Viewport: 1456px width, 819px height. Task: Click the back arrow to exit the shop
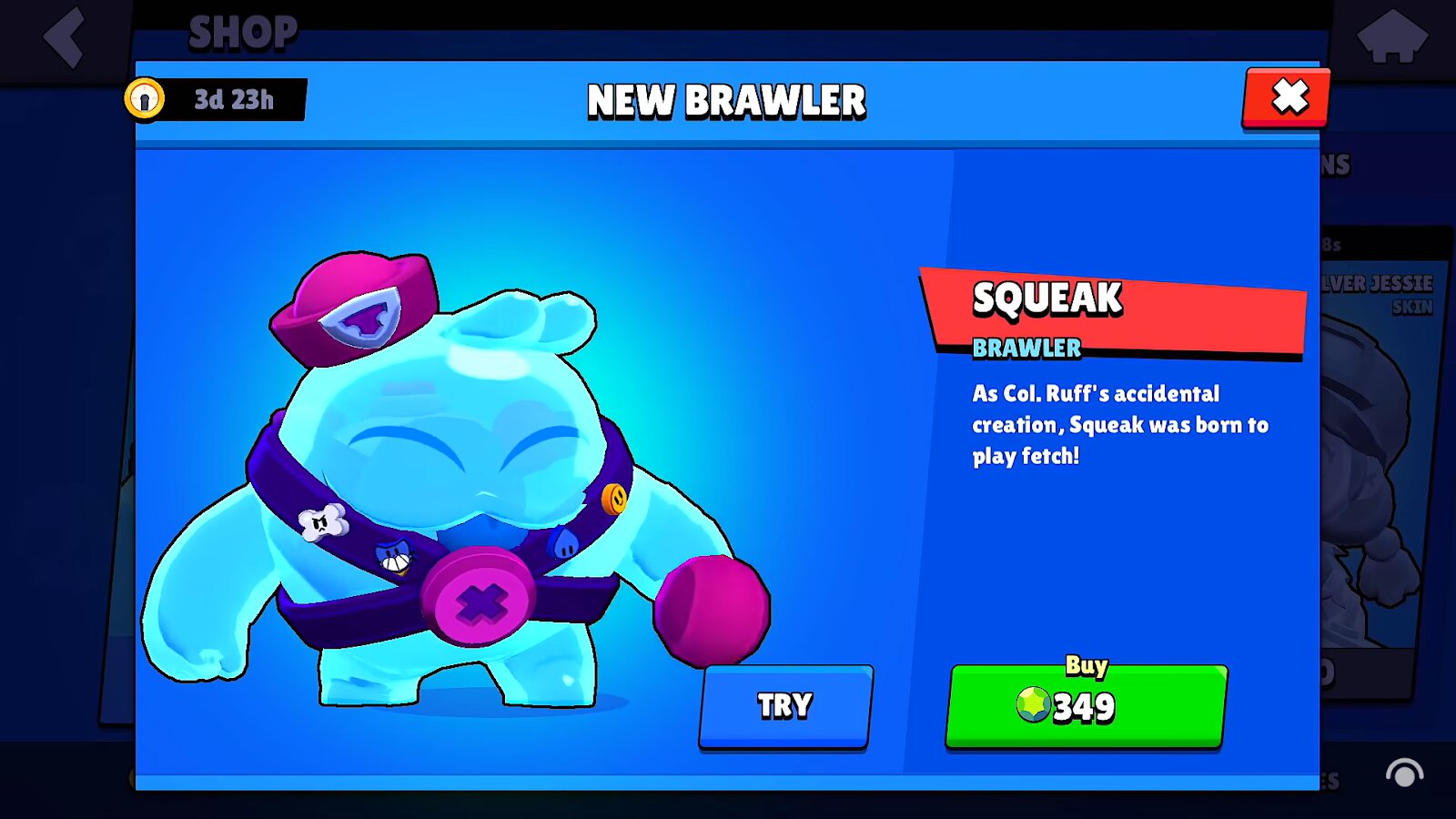(62, 38)
